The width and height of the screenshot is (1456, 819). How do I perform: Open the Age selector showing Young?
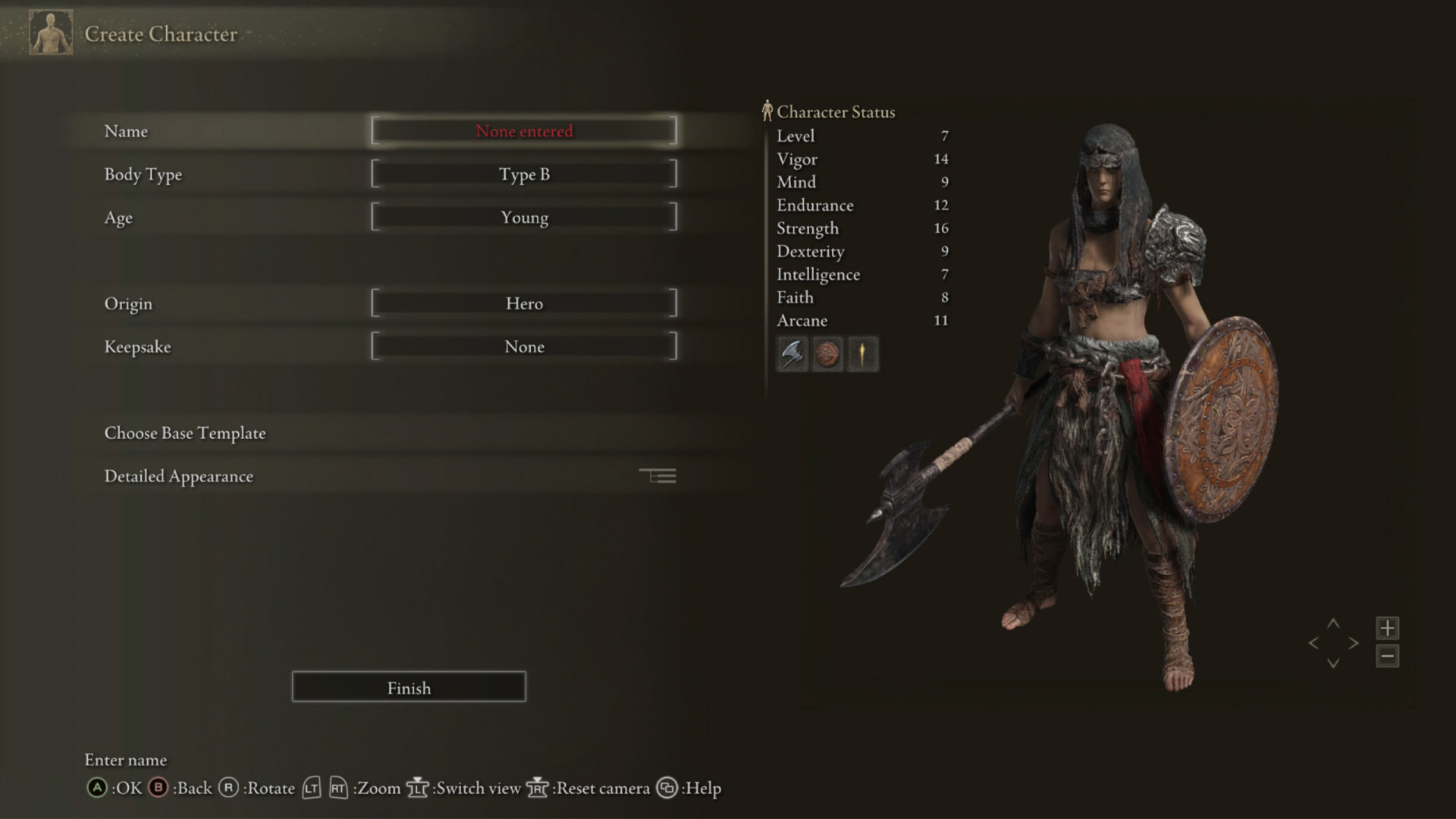(x=524, y=218)
